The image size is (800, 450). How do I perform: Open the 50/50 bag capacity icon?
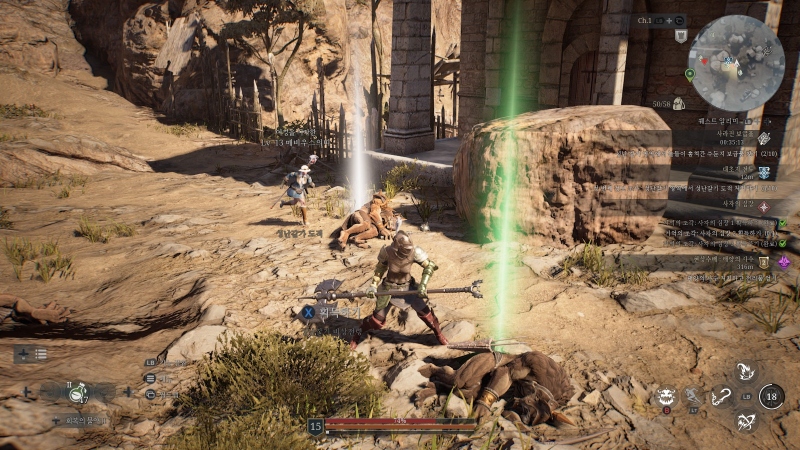pos(678,103)
